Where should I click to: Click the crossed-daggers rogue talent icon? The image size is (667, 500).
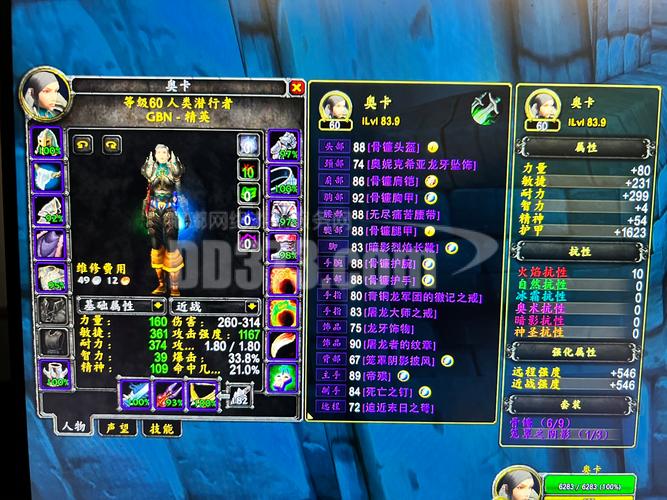tap(486, 105)
